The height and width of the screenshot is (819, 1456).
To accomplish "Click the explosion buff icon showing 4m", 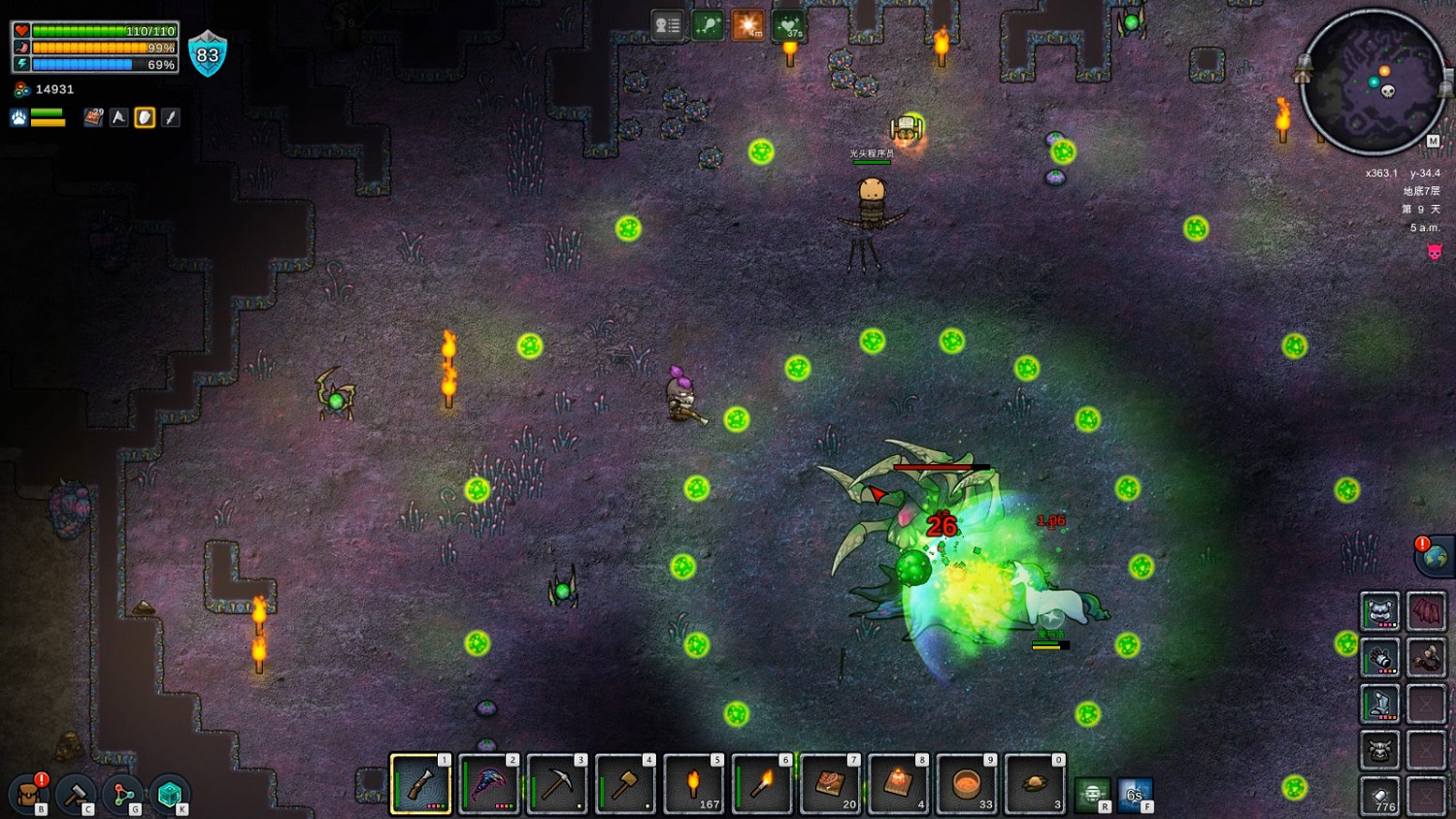I will (x=747, y=24).
